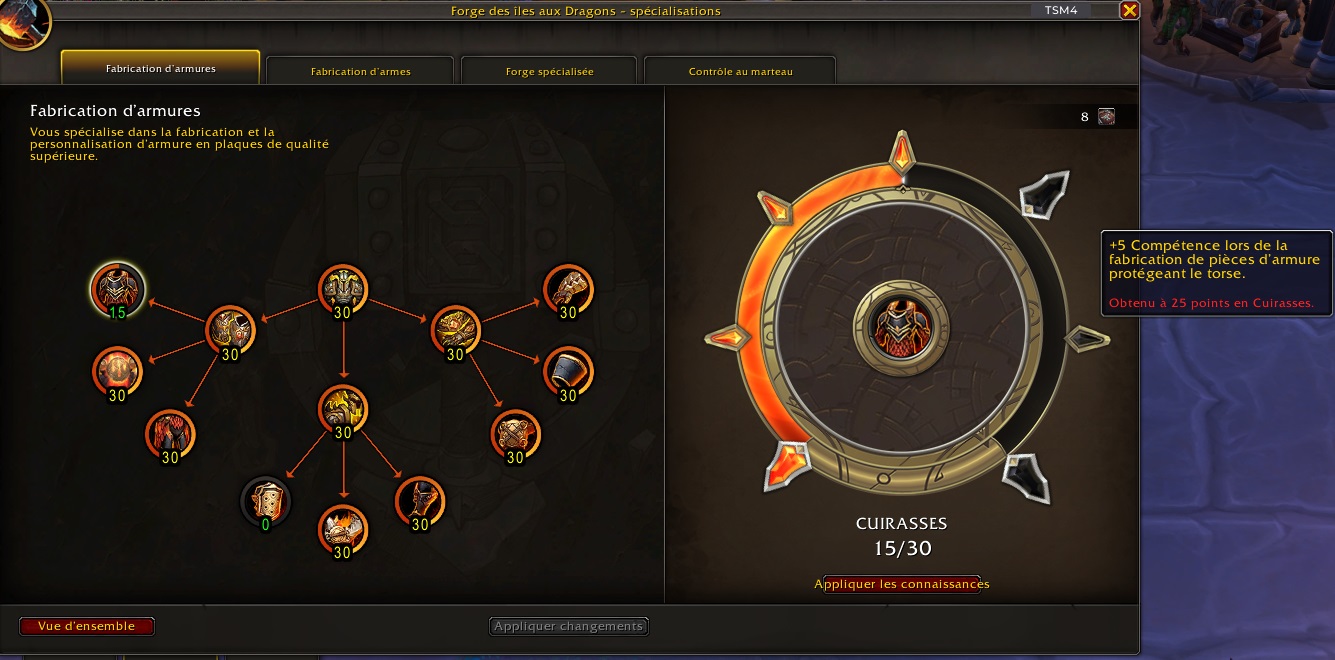
Task: Open the Forge spécialisée tab
Action: [549, 71]
